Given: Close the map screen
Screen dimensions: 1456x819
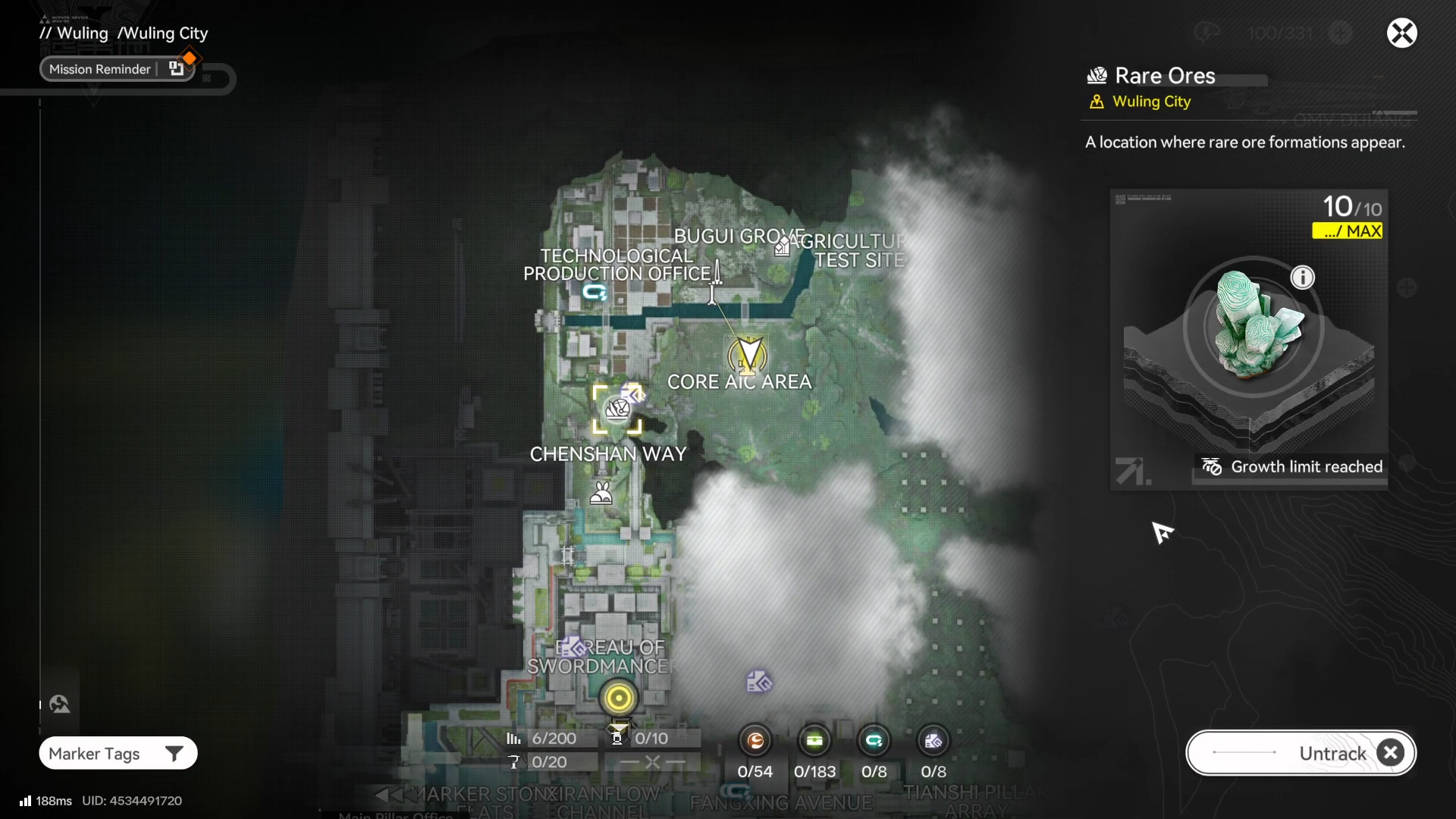Looking at the screenshot, I should 1401,33.
